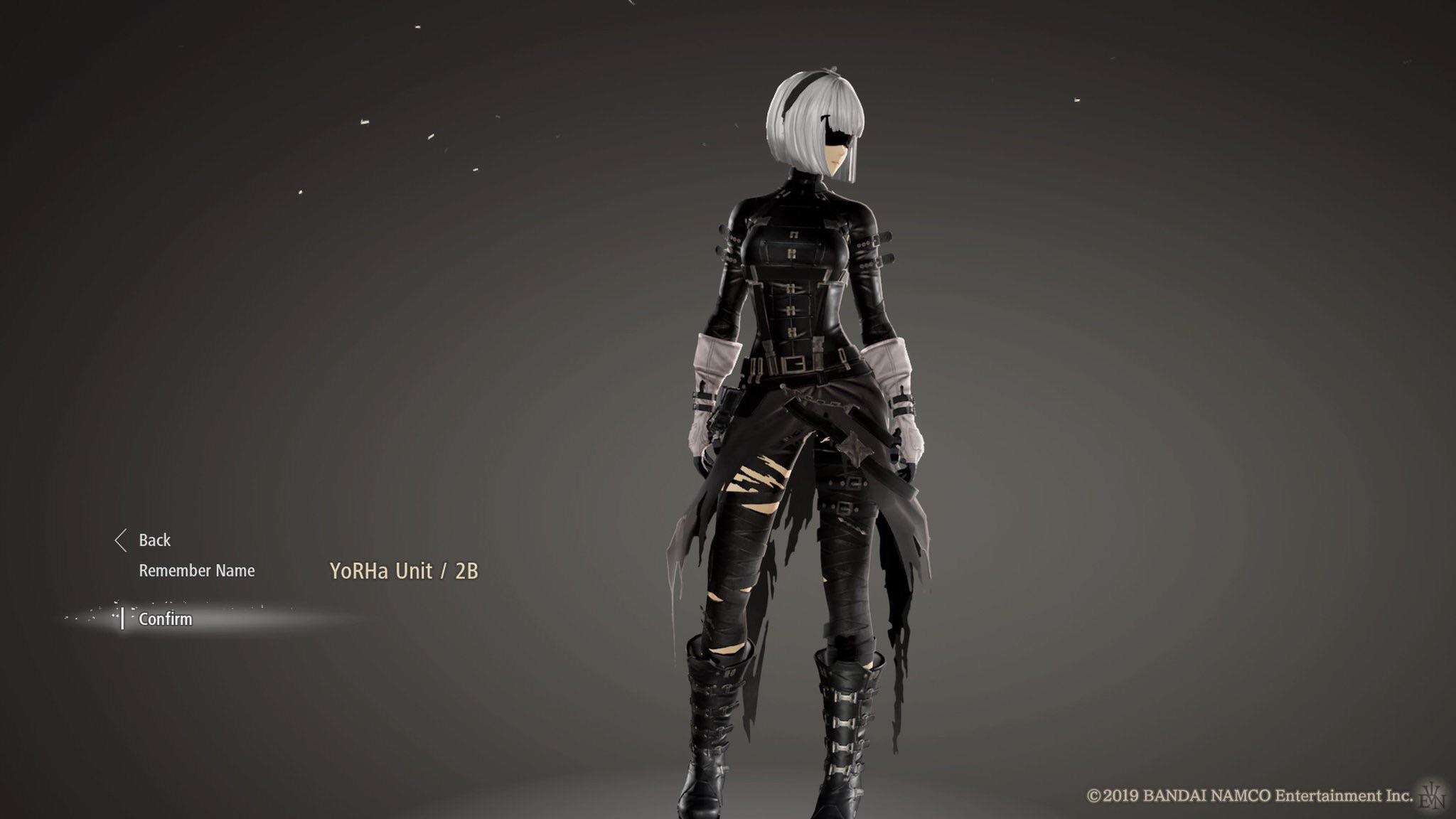This screenshot has height=819, width=1456.
Task: Expand the Back navigation with its left chevron
Action: point(122,541)
